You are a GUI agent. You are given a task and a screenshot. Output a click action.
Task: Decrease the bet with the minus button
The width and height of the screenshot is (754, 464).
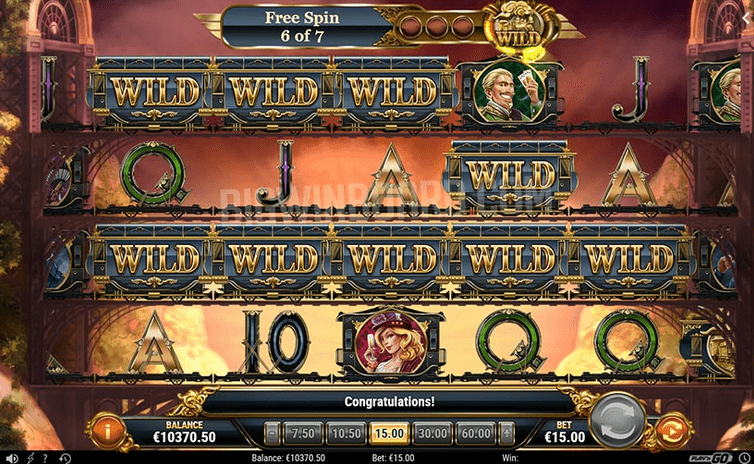coord(271,433)
